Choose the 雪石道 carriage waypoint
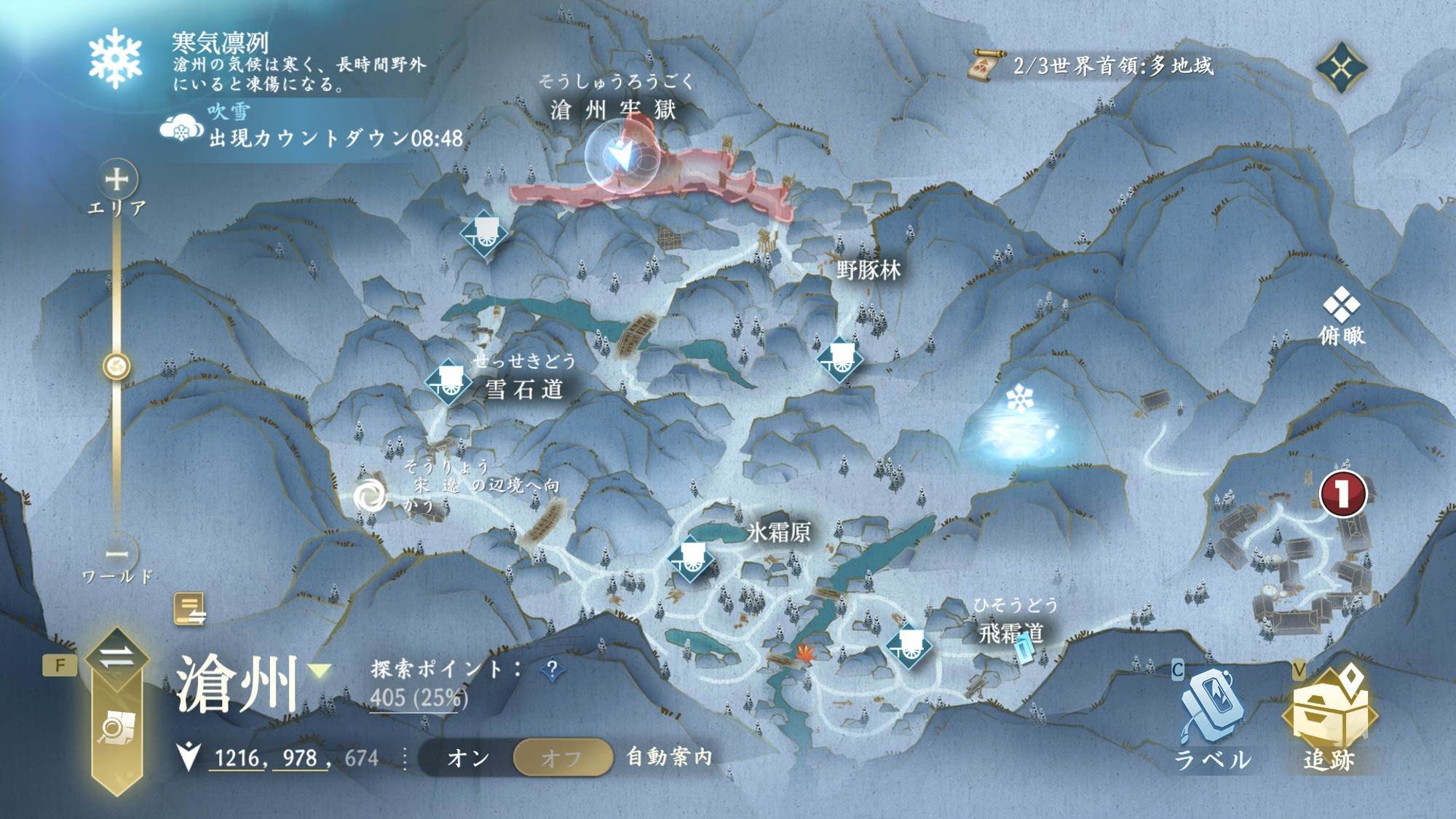 [448, 381]
